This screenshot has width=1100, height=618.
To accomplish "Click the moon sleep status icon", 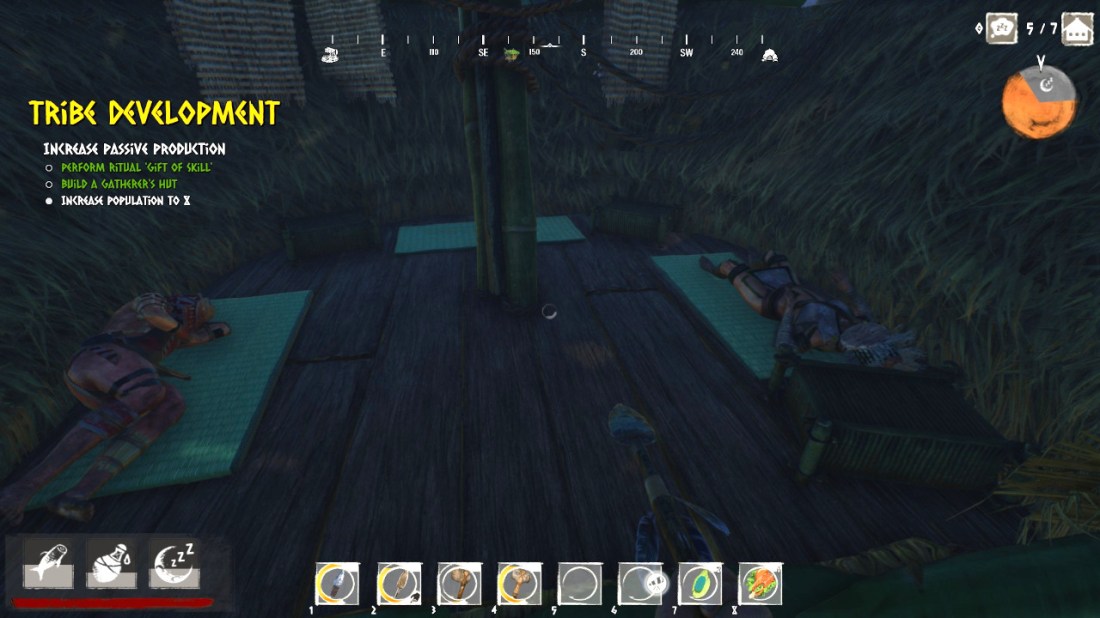I will pyautogui.click(x=173, y=565).
